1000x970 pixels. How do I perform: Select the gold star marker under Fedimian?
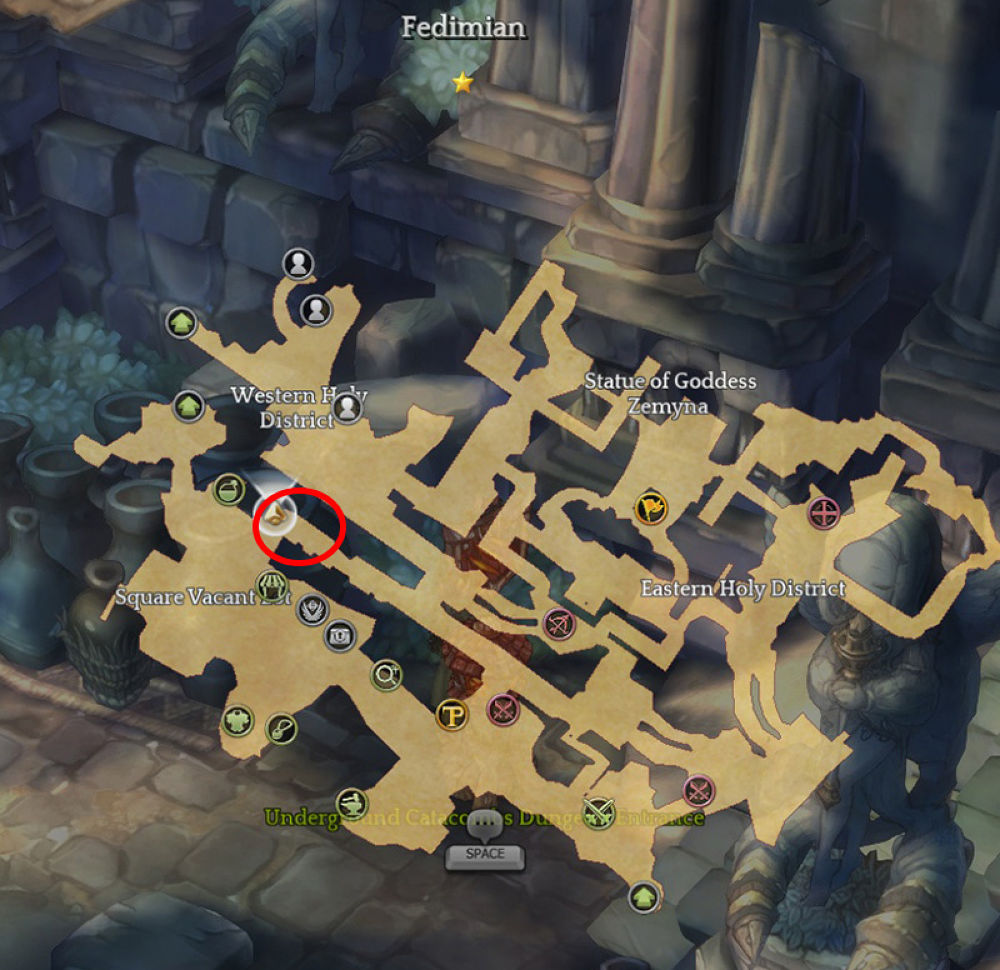(x=462, y=83)
